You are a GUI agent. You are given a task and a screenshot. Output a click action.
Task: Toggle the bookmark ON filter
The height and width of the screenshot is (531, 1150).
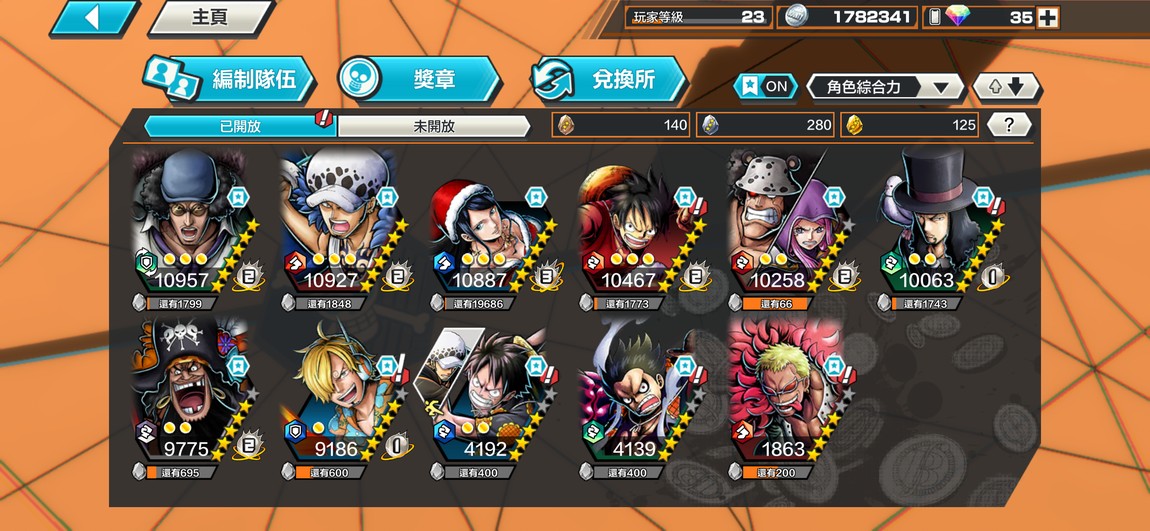766,86
